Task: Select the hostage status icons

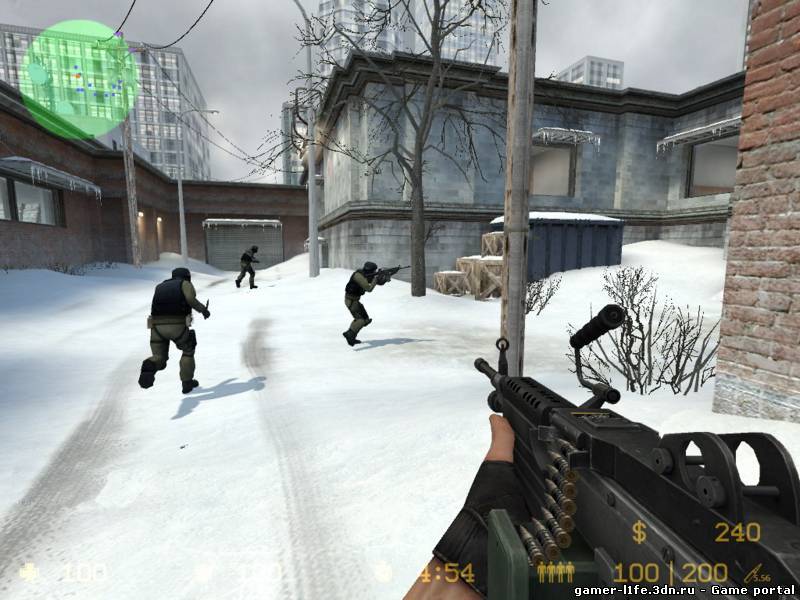Action: [556, 572]
